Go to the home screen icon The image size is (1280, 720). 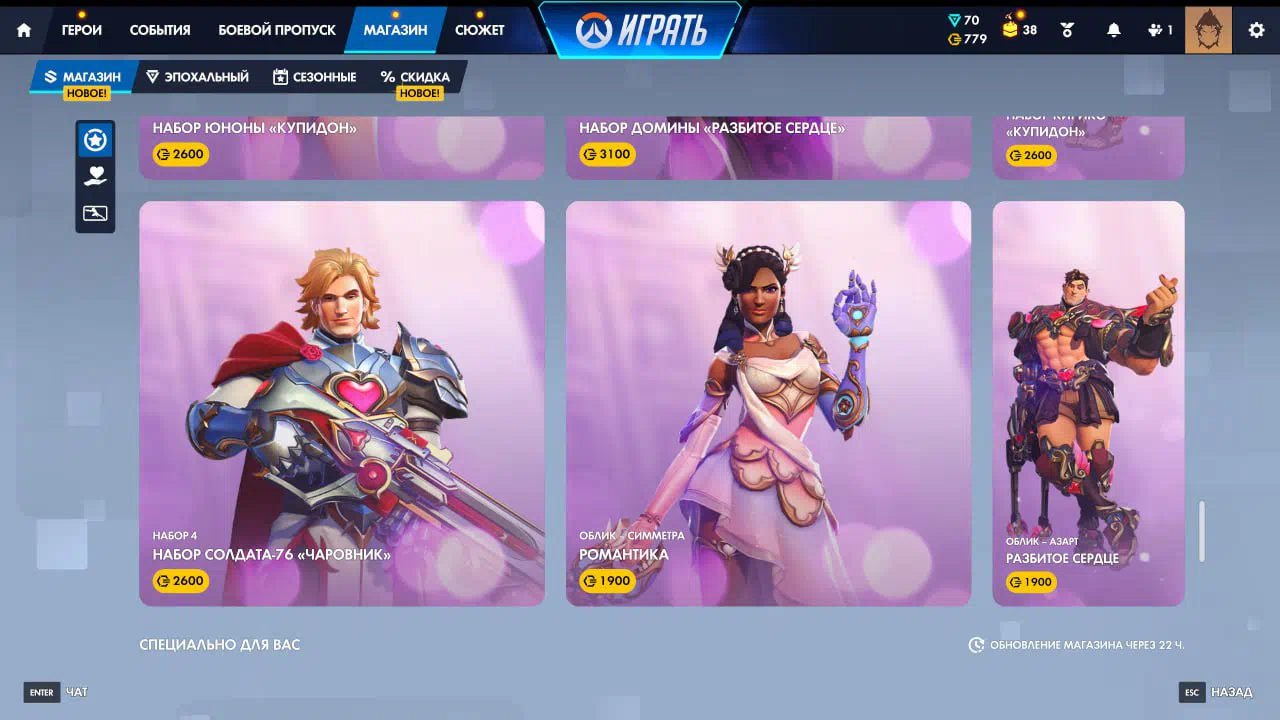24,30
